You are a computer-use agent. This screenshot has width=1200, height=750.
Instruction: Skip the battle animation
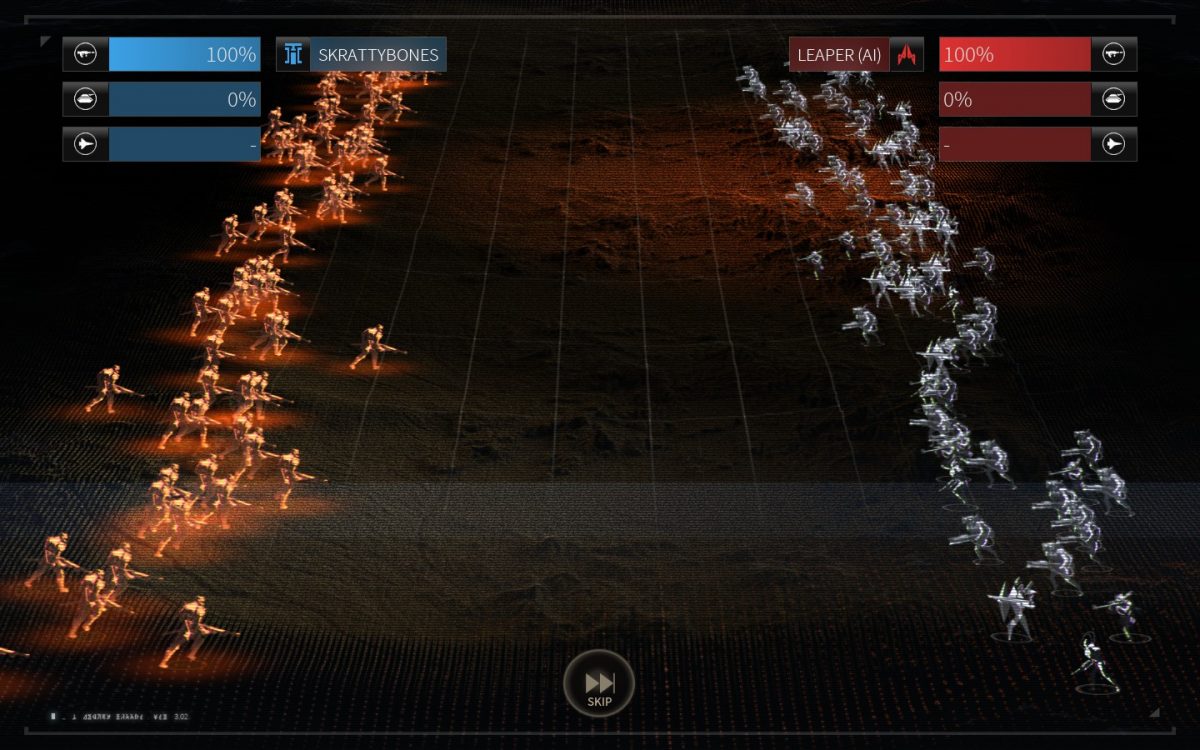coord(599,685)
